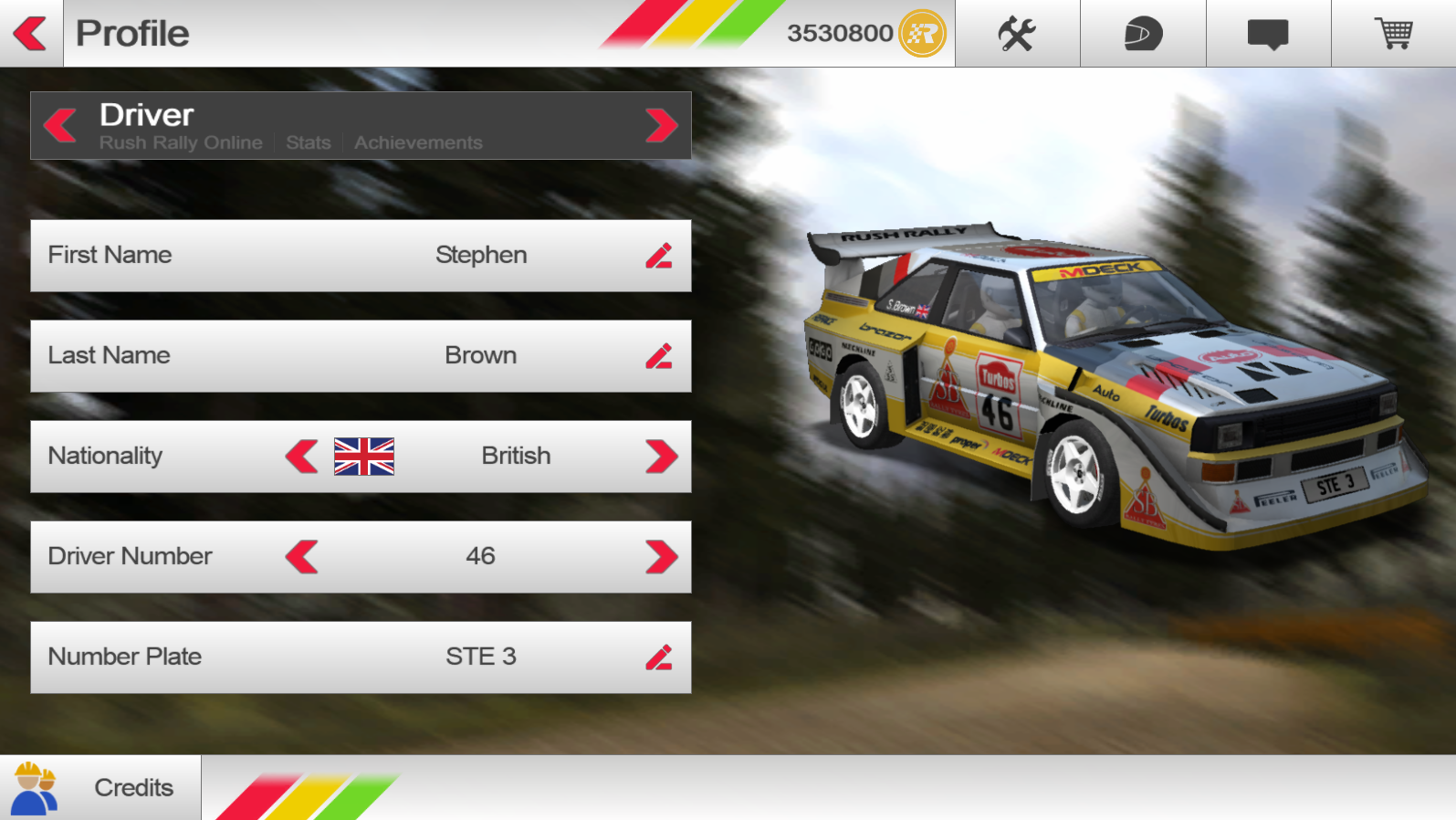
Task: Switch to previous profile section from Driver
Action: [x=60, y=125]
